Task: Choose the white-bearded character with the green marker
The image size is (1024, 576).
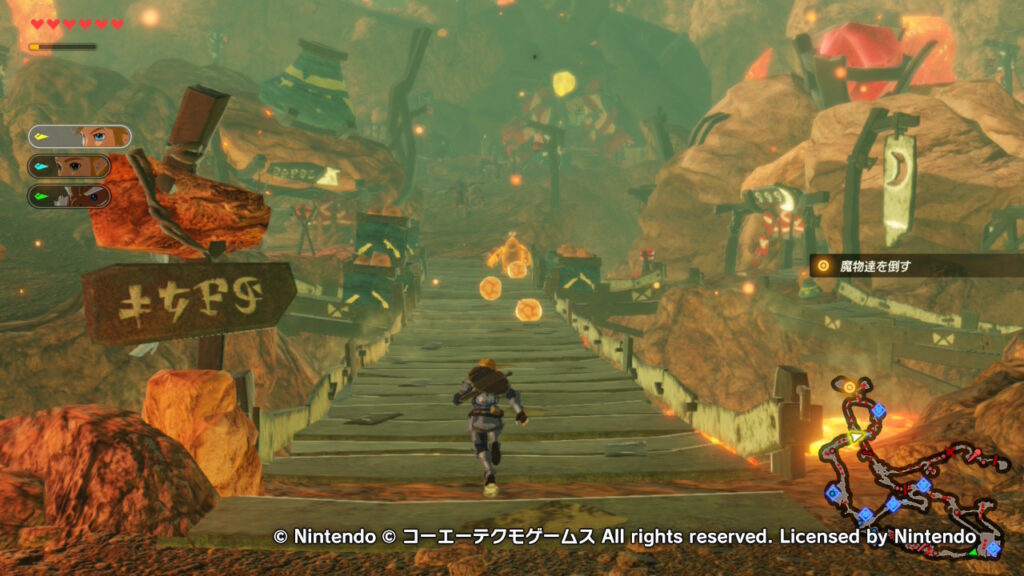Action: [69, 195]
